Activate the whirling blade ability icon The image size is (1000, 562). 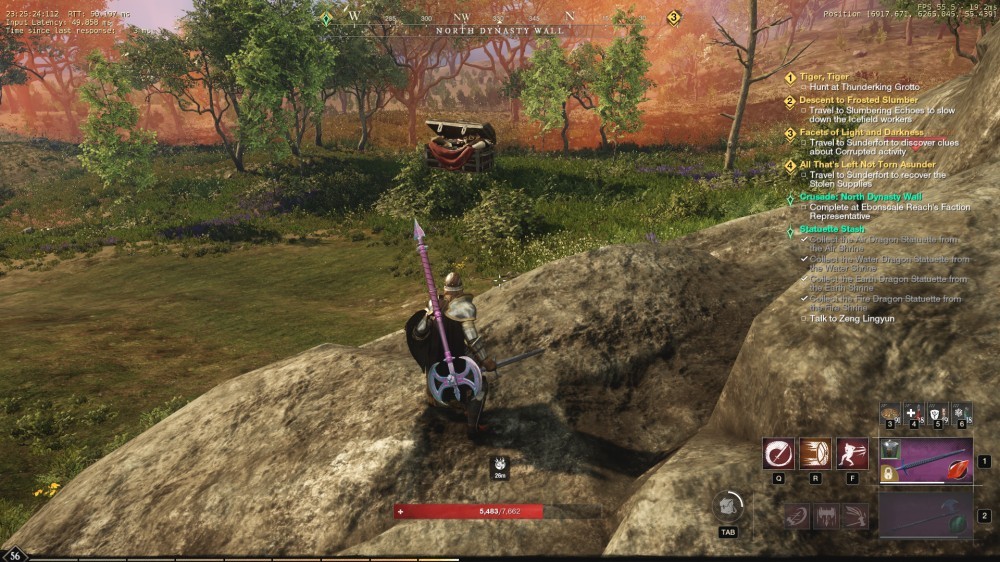778,453
